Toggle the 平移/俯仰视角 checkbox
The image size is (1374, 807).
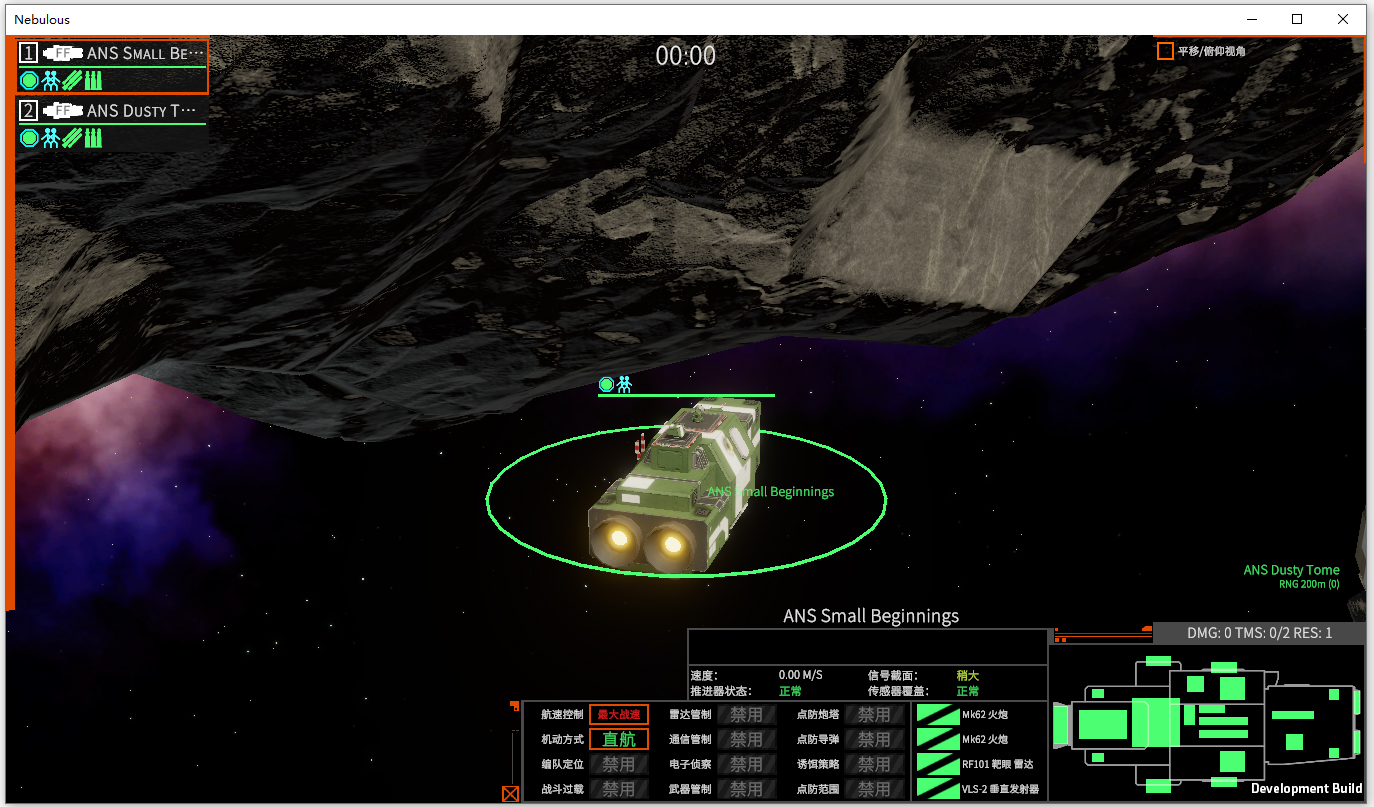click(1165, 51)
